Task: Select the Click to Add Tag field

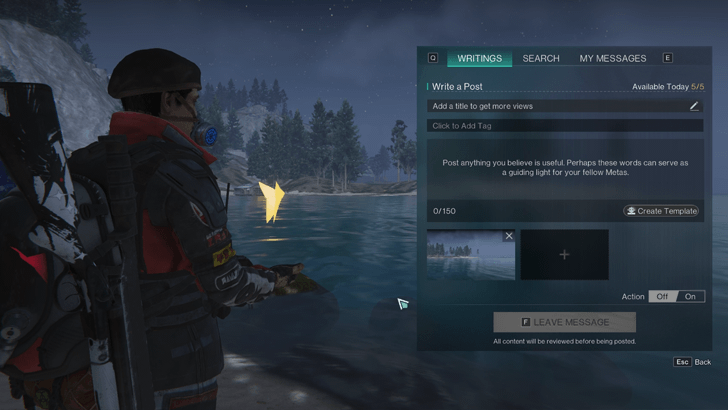Action: (565, 126)
